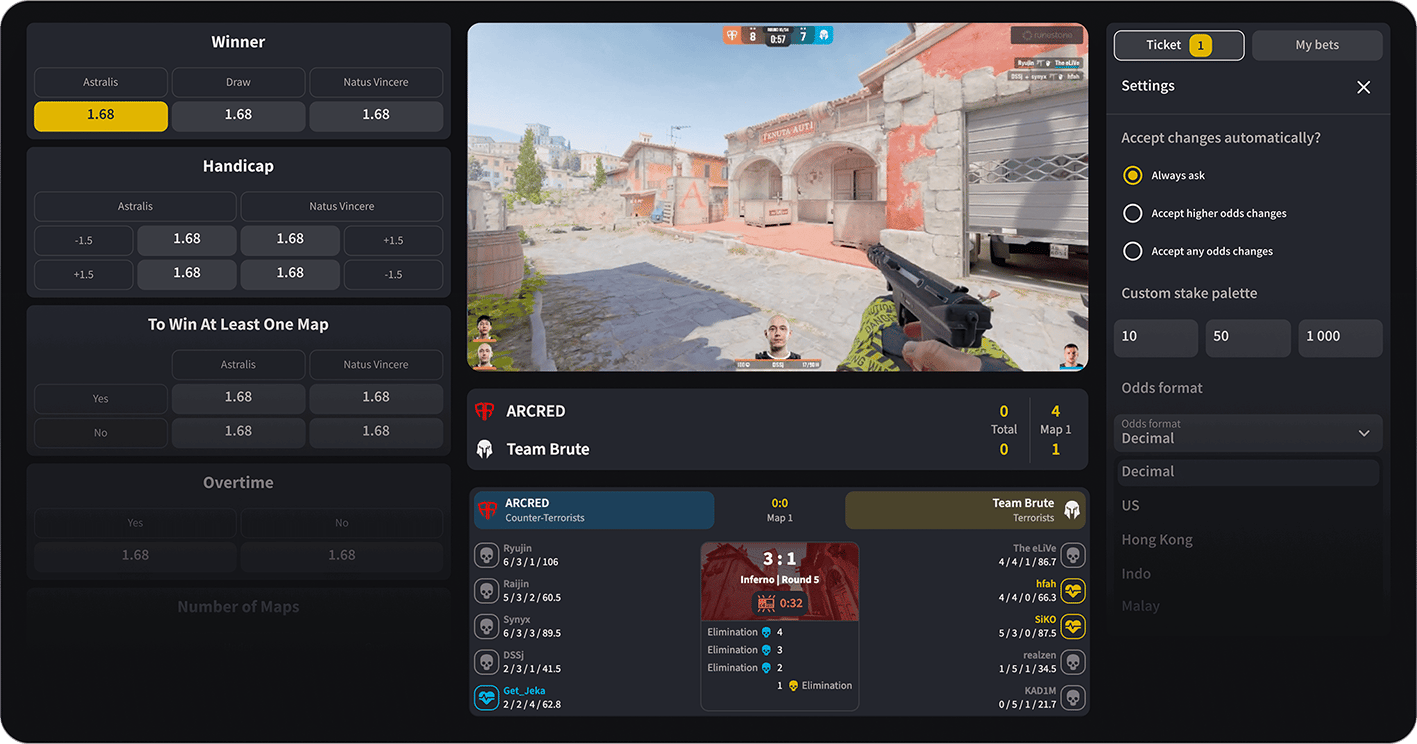Bet on Draw in Winner market
The image size is (1417, 744).
click(x=238, y=115)
